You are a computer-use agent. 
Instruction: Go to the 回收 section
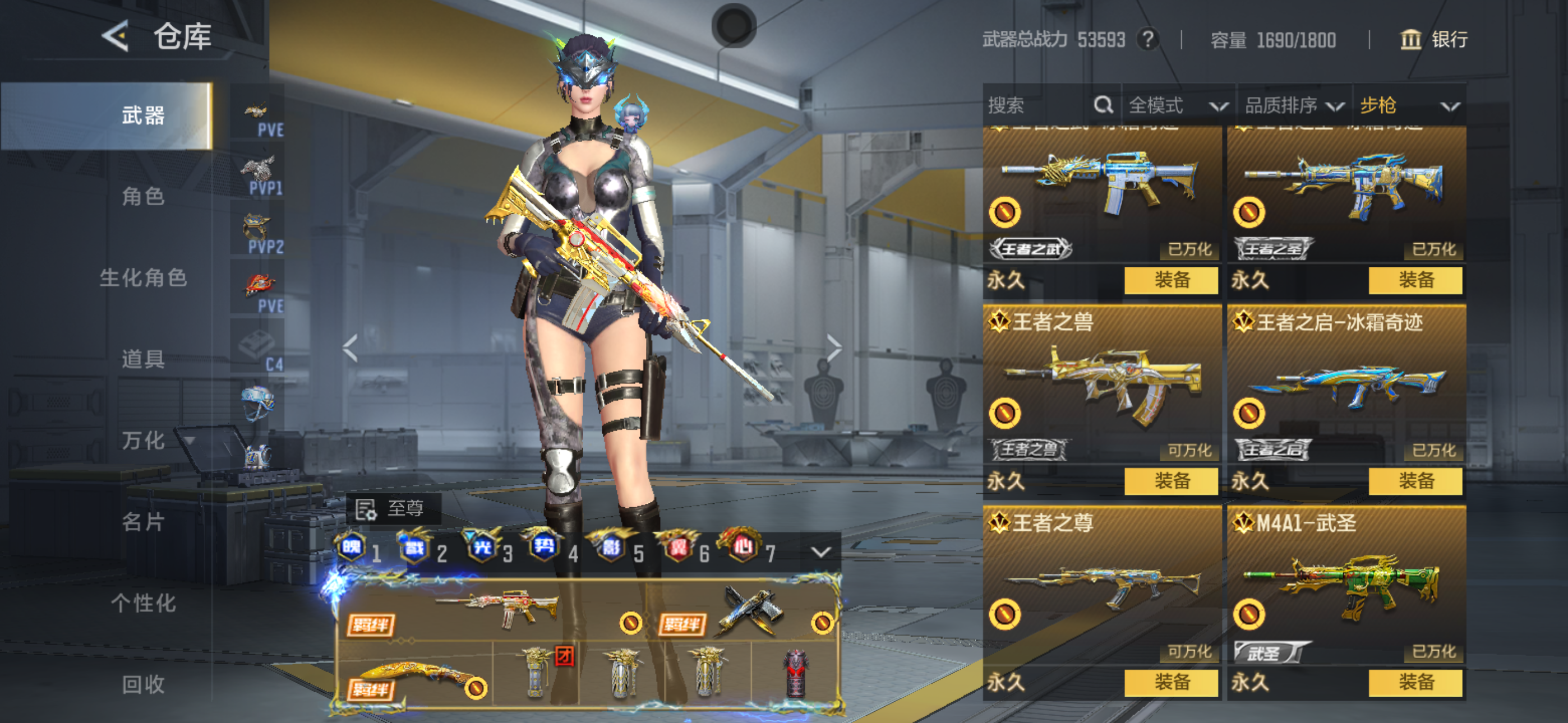pos(143,684)
